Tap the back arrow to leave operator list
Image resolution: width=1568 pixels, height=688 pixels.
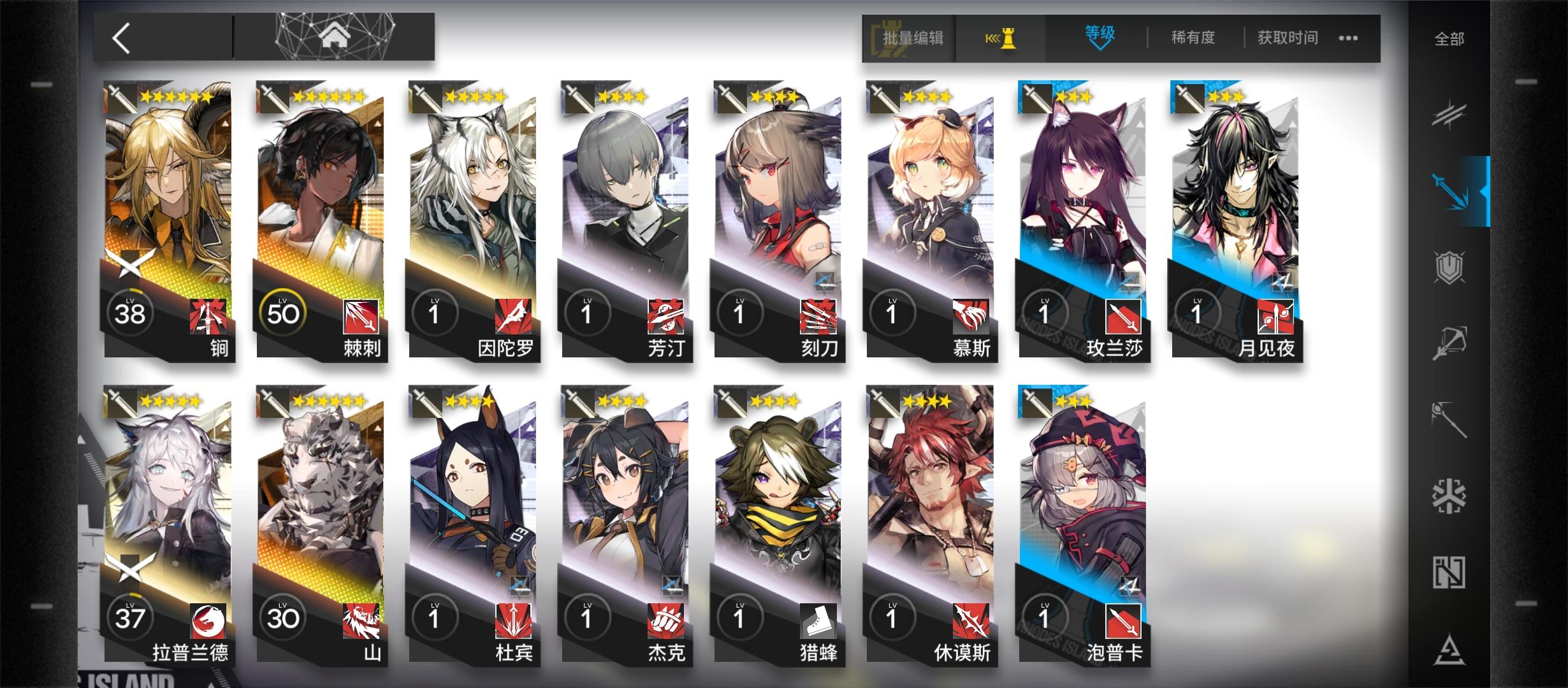pyautogui.click(x=121, y=38)
